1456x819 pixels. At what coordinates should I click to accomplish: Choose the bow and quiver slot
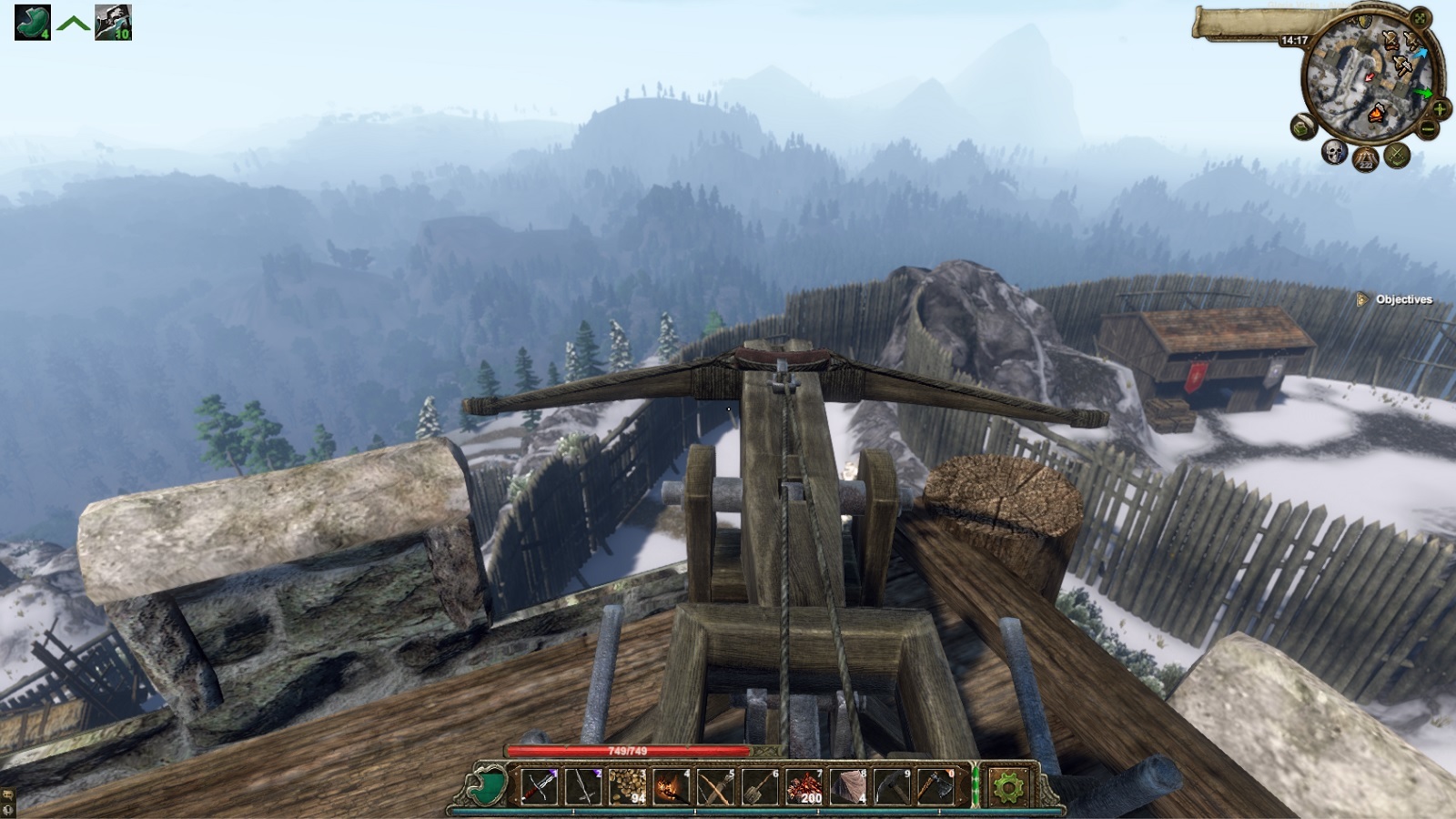[x=715, y=786]
